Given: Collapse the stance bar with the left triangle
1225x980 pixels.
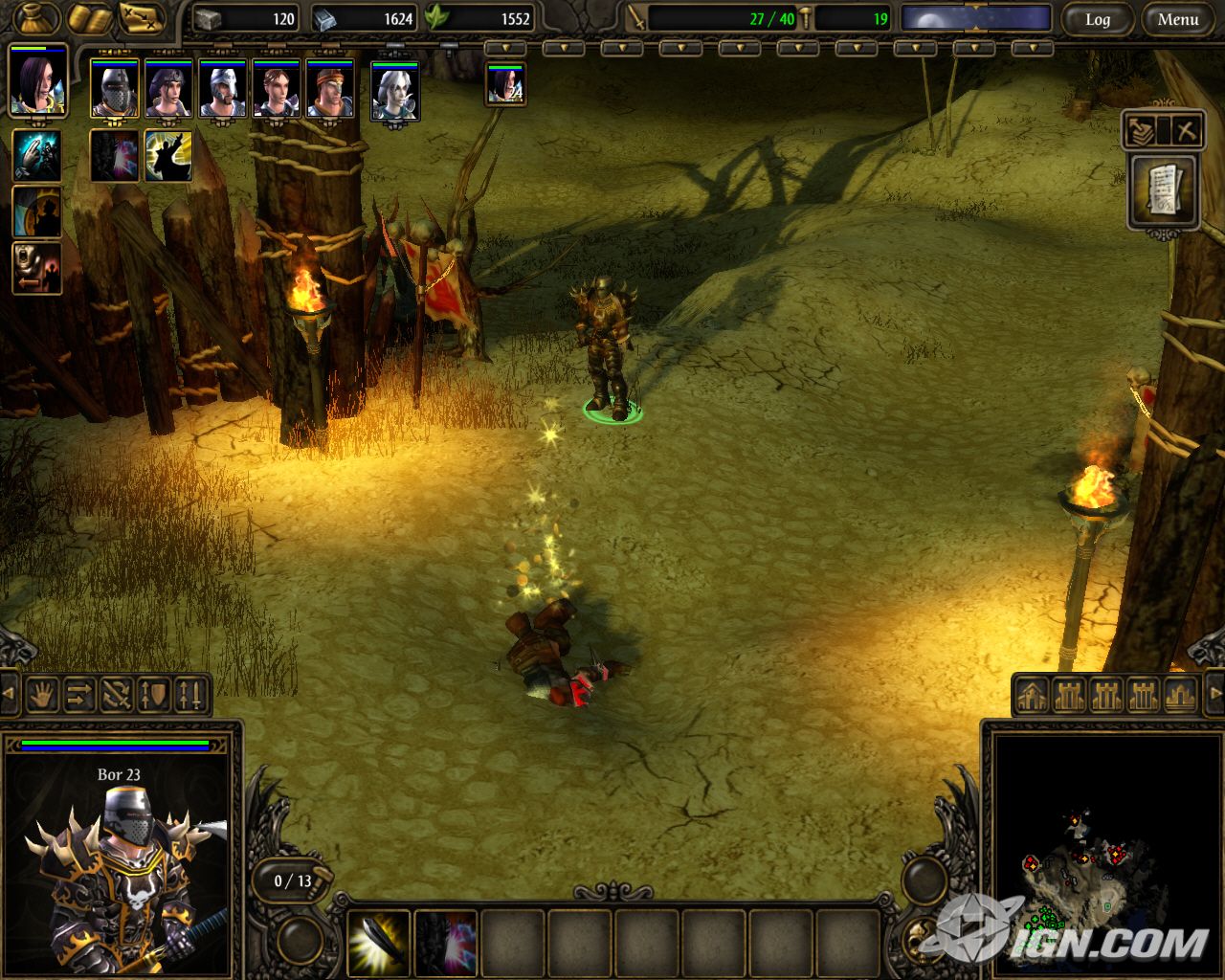Looking at the screenshot, I should pos(8,696).
